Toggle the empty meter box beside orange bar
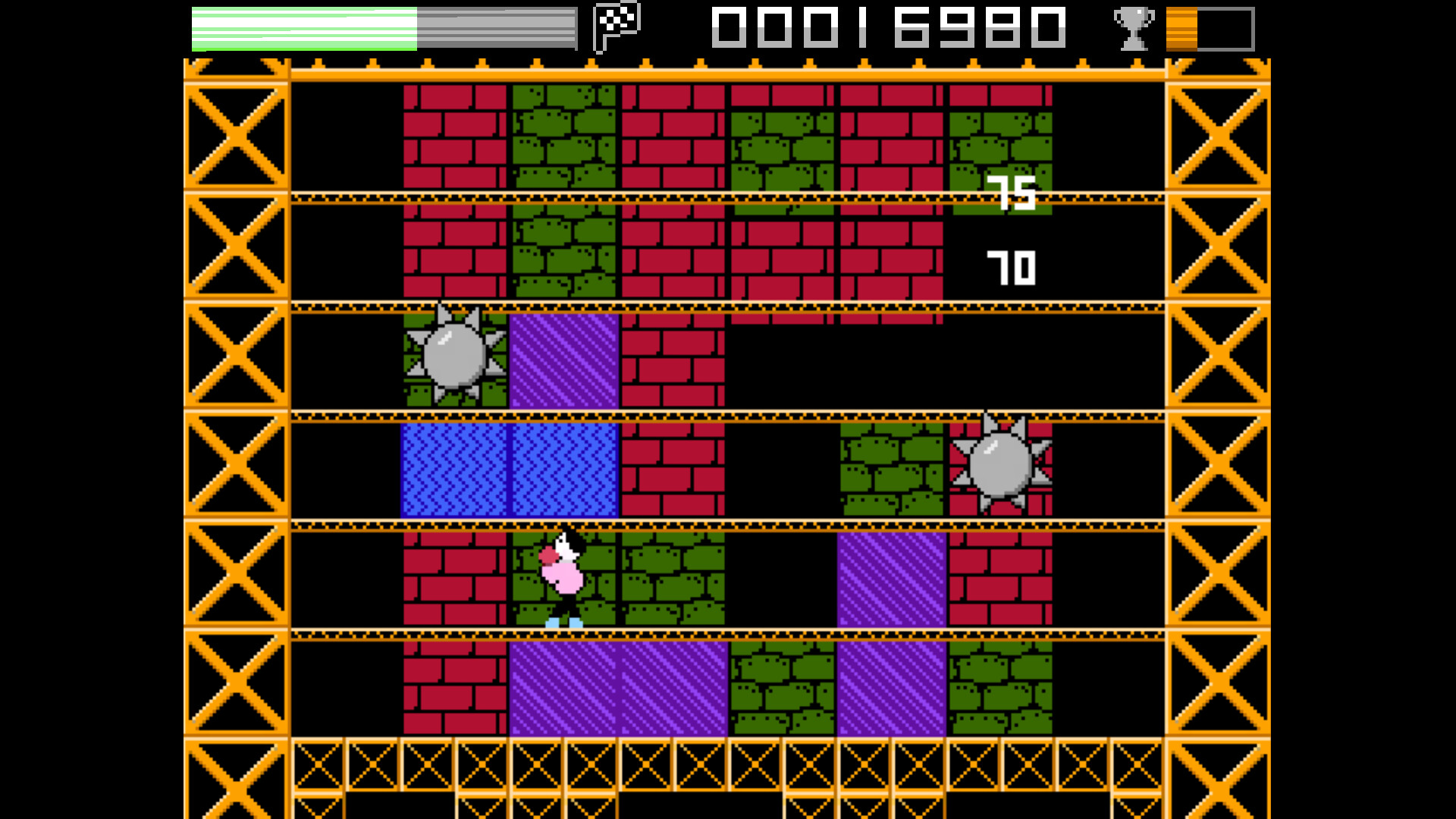1456x819 pixels. [x=1225, y=29]
